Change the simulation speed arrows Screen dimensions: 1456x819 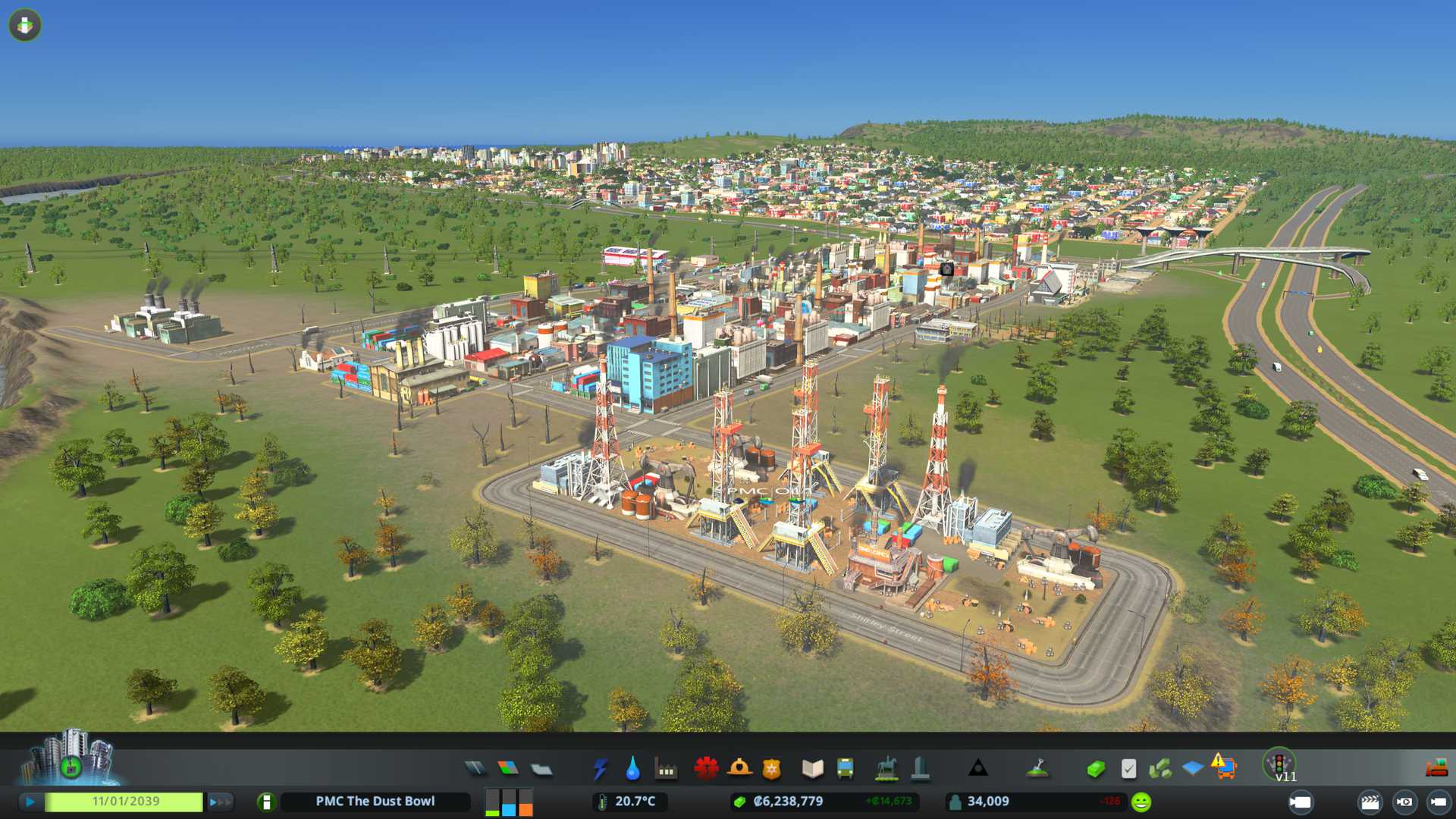(220, 802)
